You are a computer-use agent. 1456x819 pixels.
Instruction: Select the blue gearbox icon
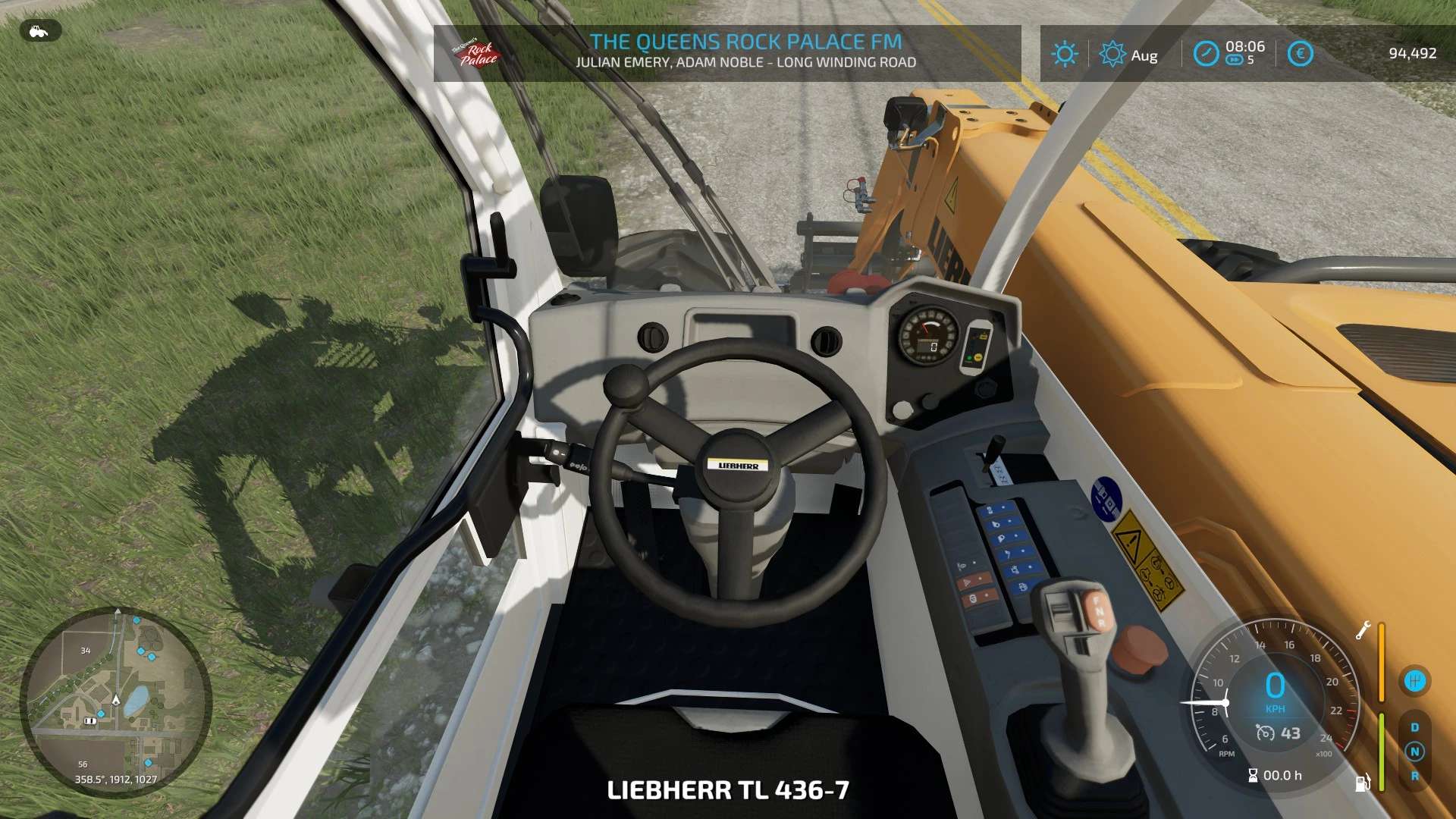click(x=1414, y=681)
